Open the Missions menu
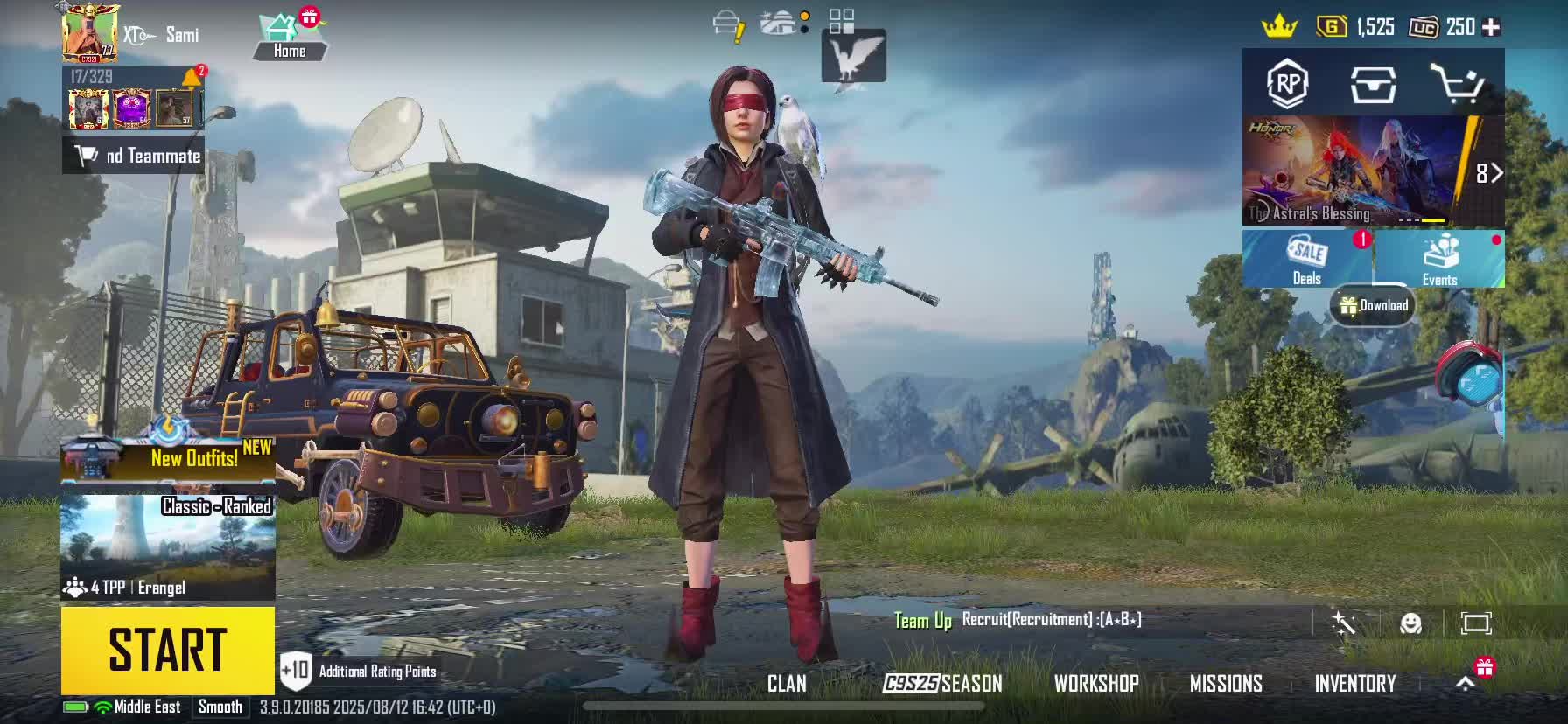 tap(1226, 684)
